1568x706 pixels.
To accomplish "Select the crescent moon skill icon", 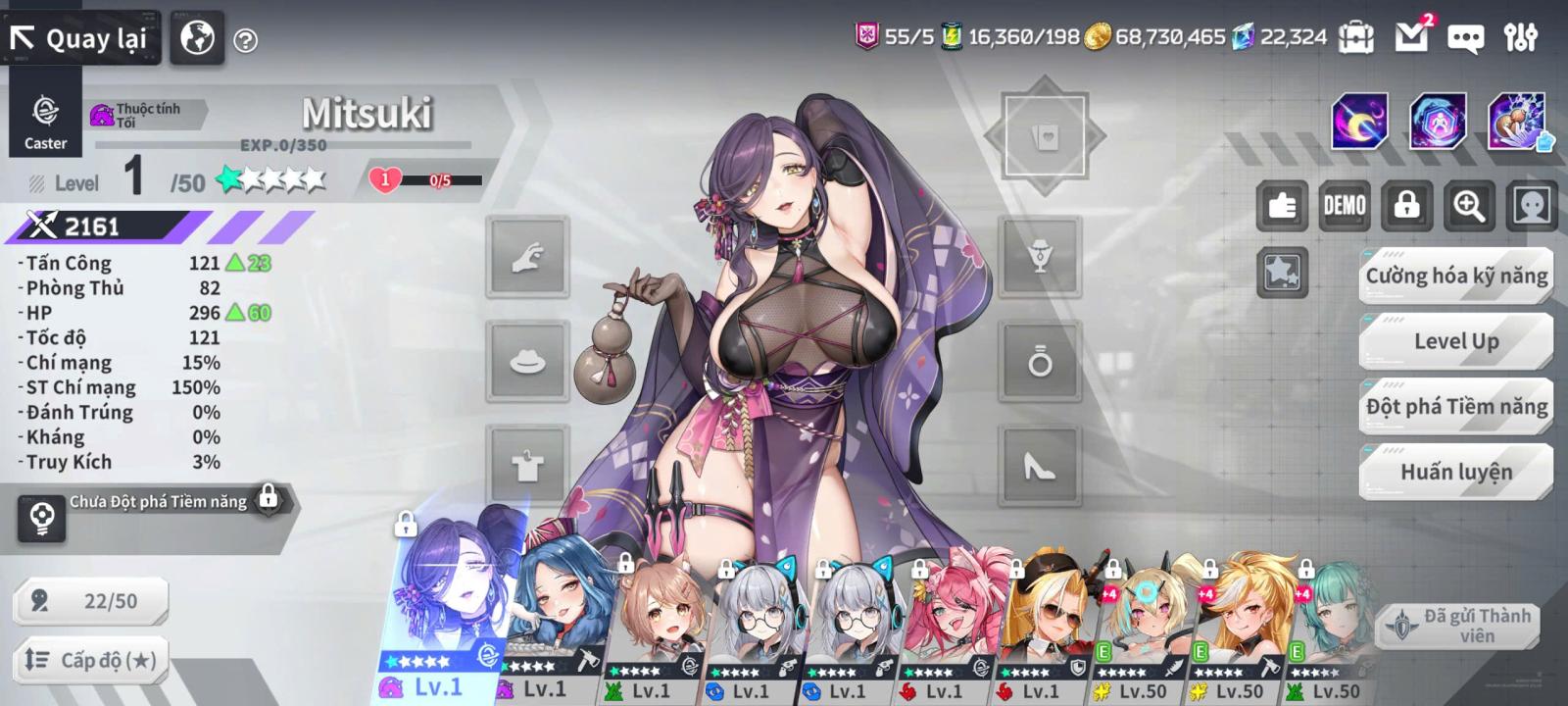I will tap(1359, 122).
